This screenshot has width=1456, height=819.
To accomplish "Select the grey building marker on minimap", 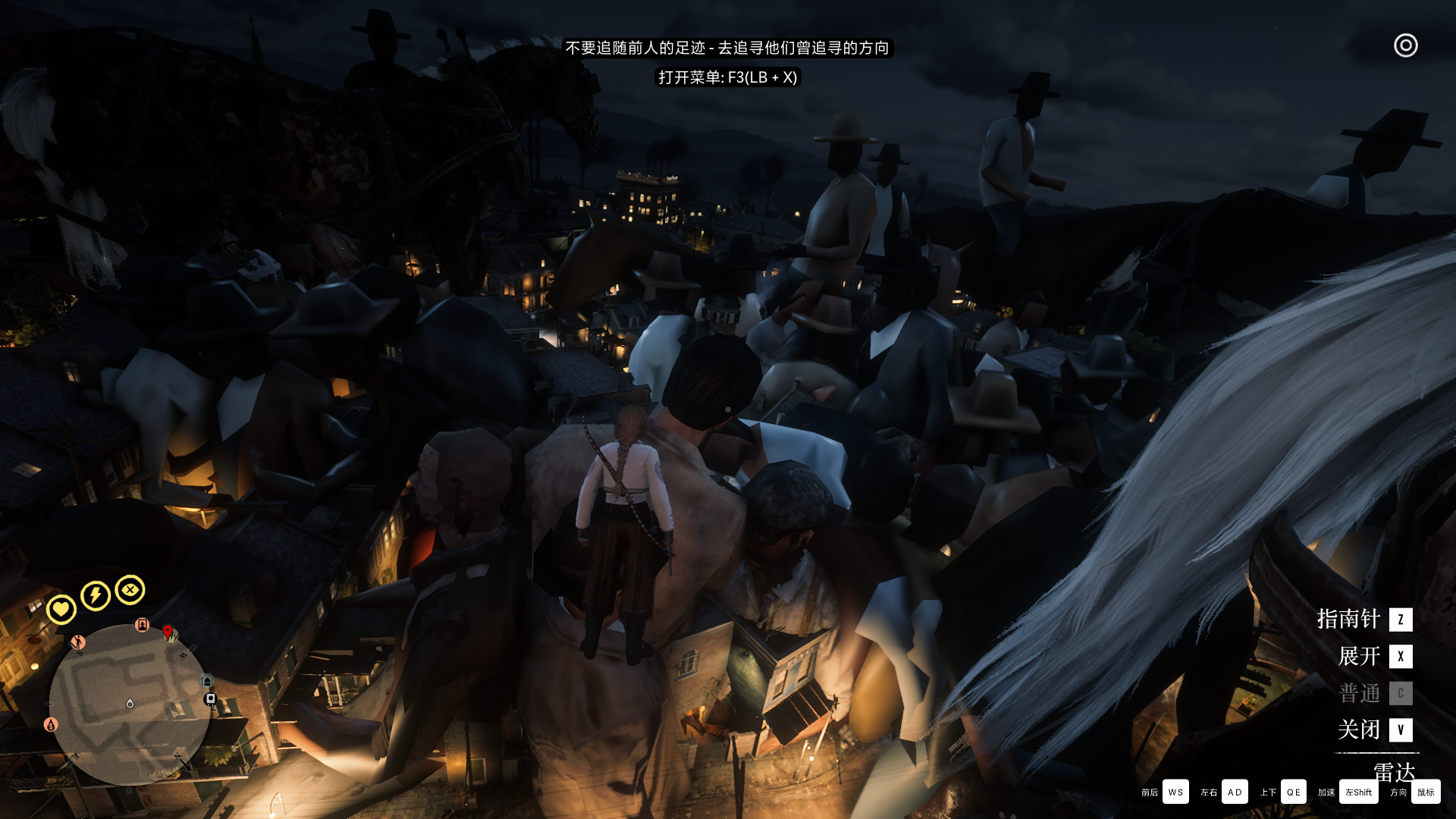I will tap(207, 682).
